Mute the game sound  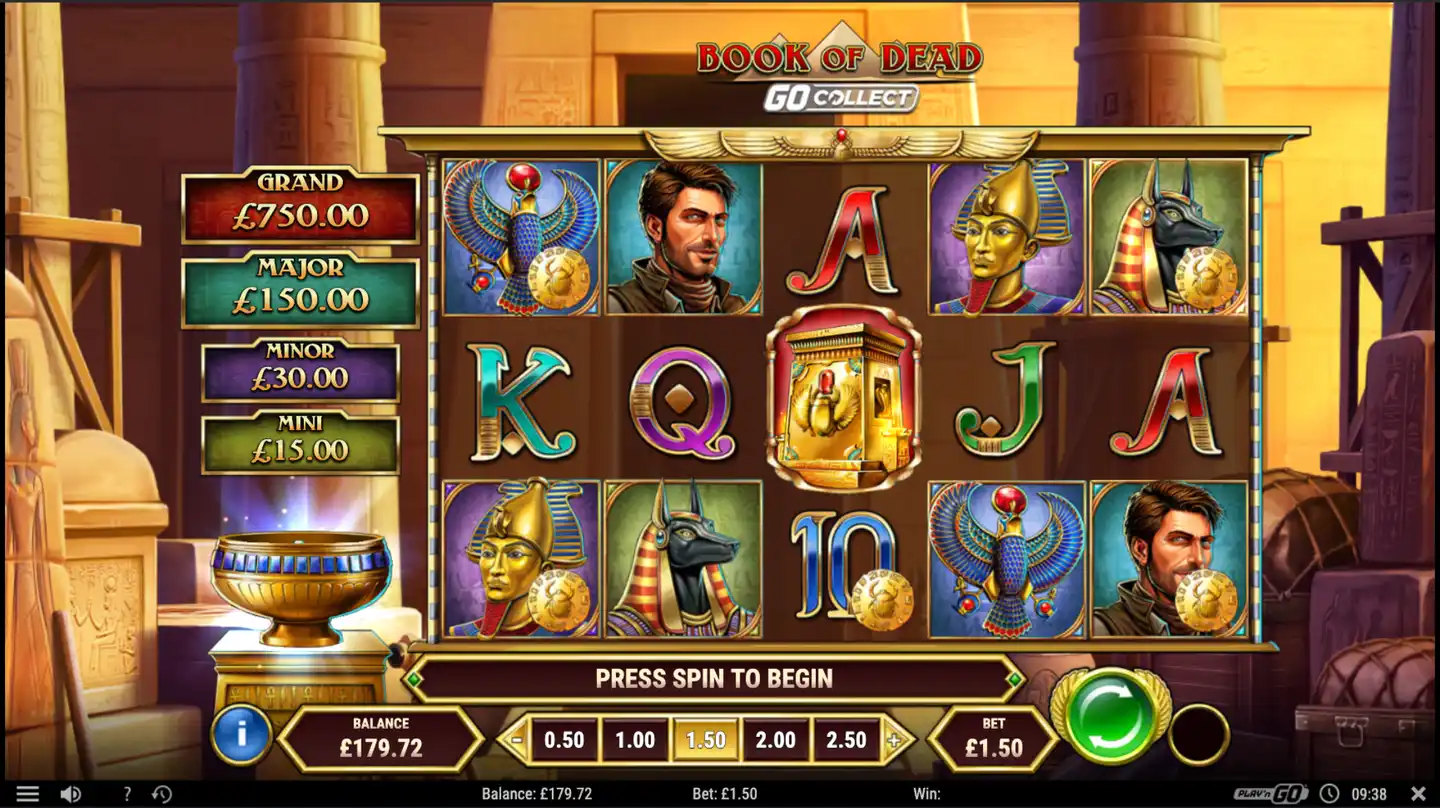coord(70,792)
